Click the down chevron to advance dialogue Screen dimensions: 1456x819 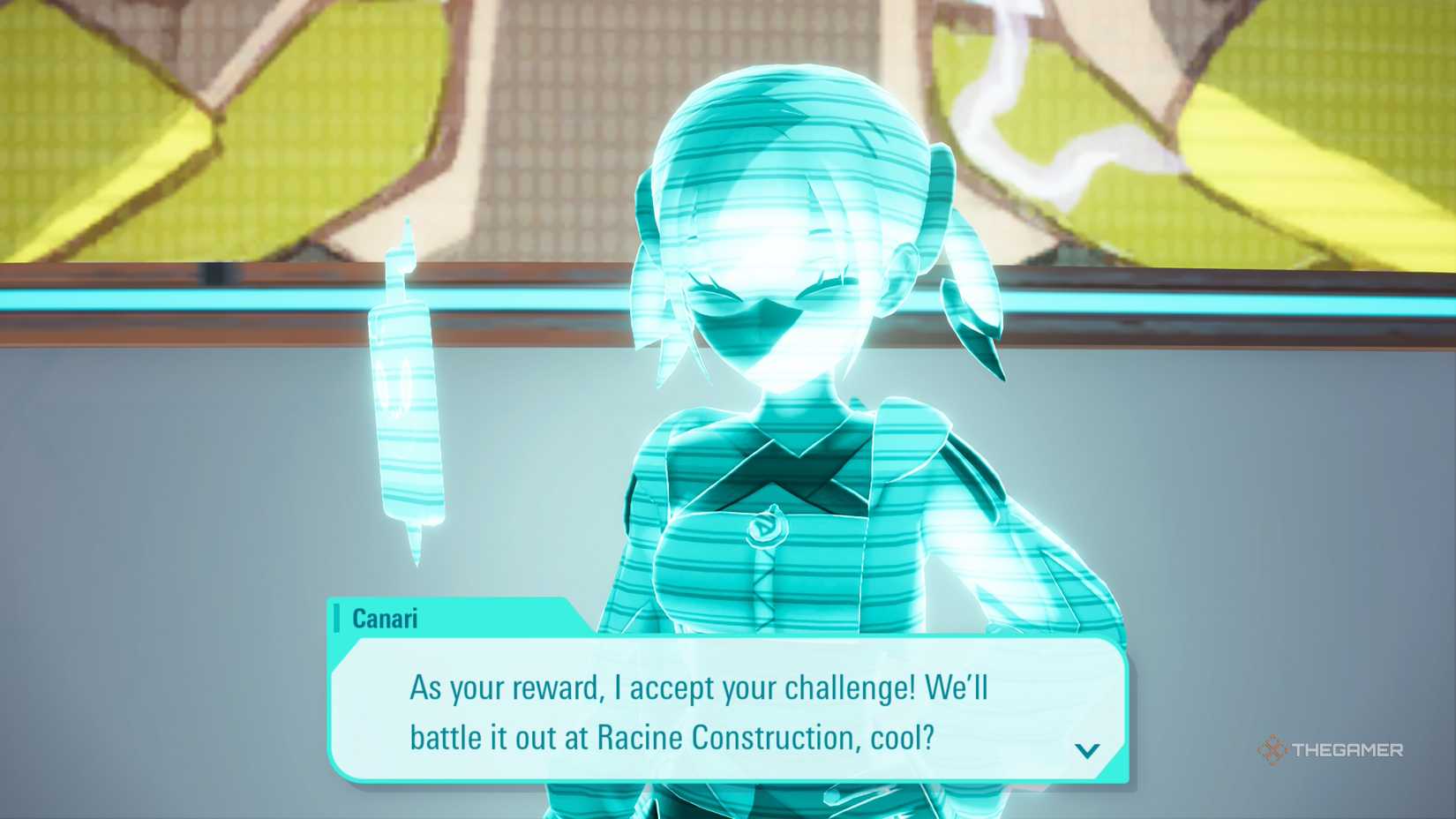tap(1087, 751)
